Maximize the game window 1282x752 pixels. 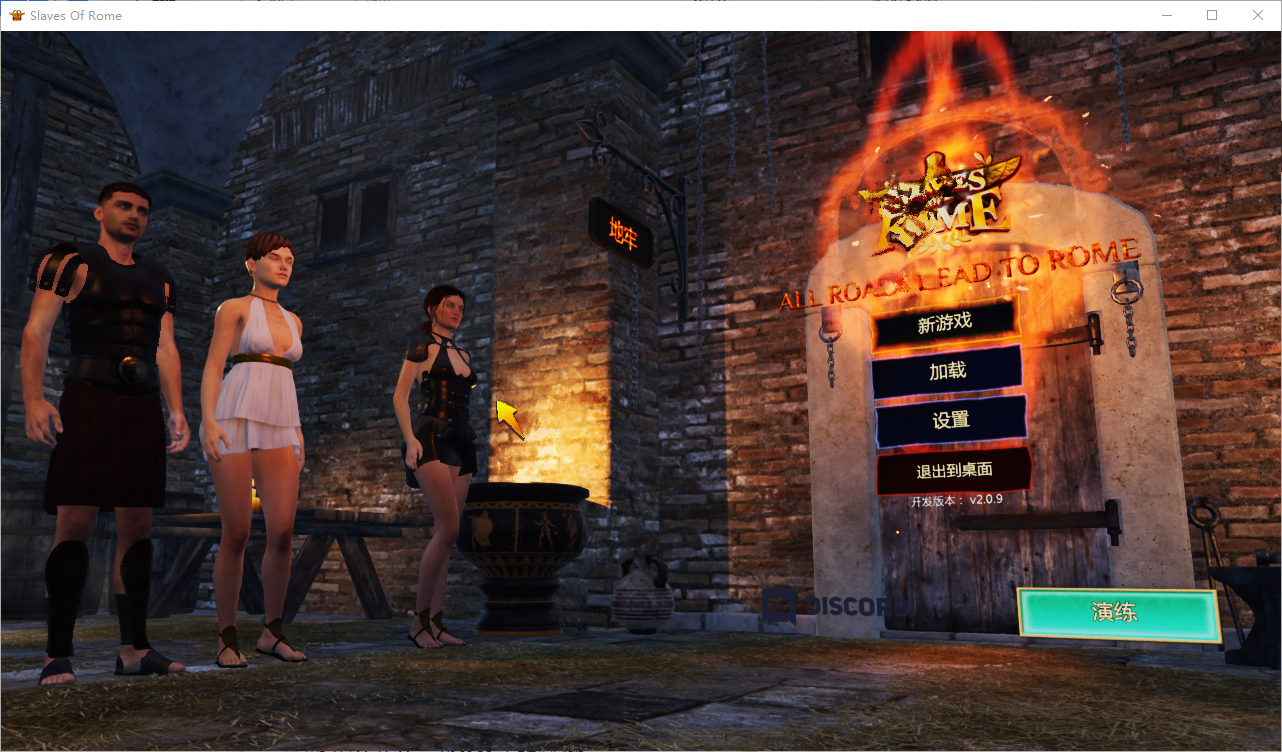[1212, 15]
